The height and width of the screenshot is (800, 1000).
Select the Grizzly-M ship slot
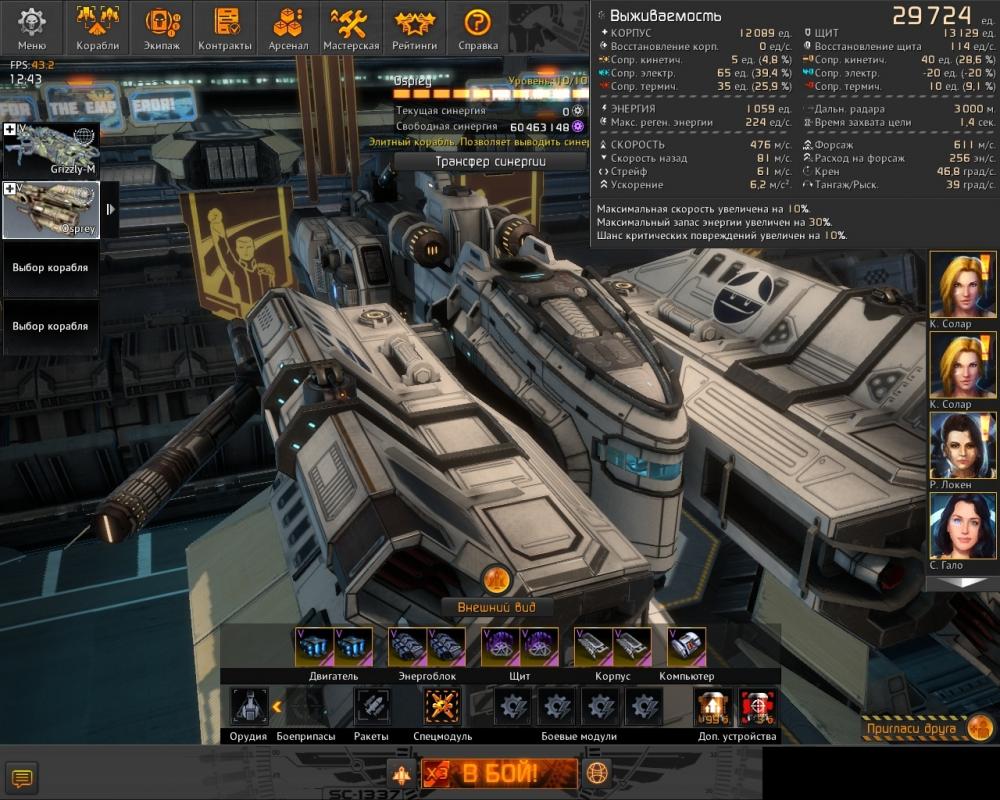(x=52, y=150)
